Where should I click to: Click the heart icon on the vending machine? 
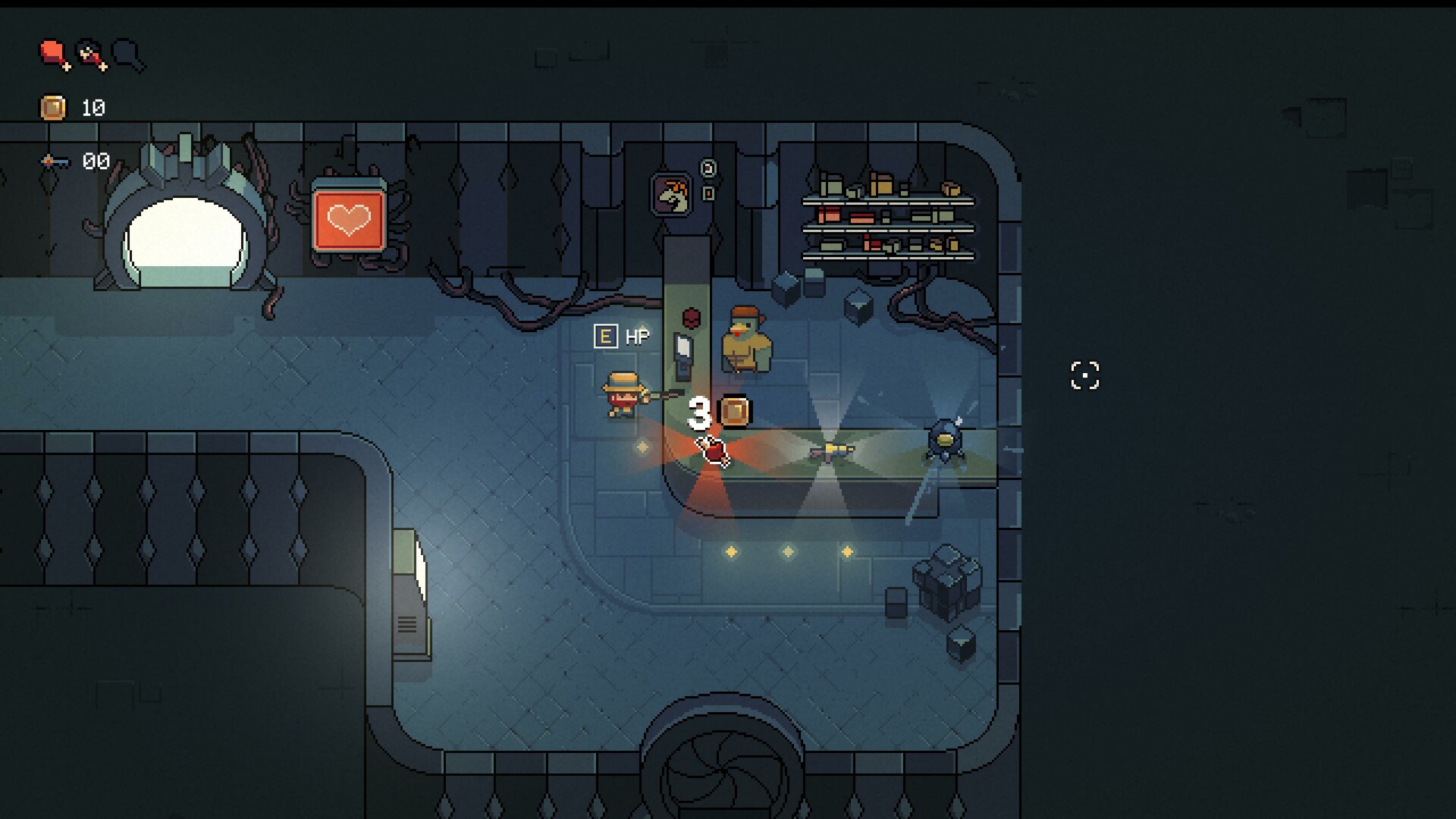347,221
